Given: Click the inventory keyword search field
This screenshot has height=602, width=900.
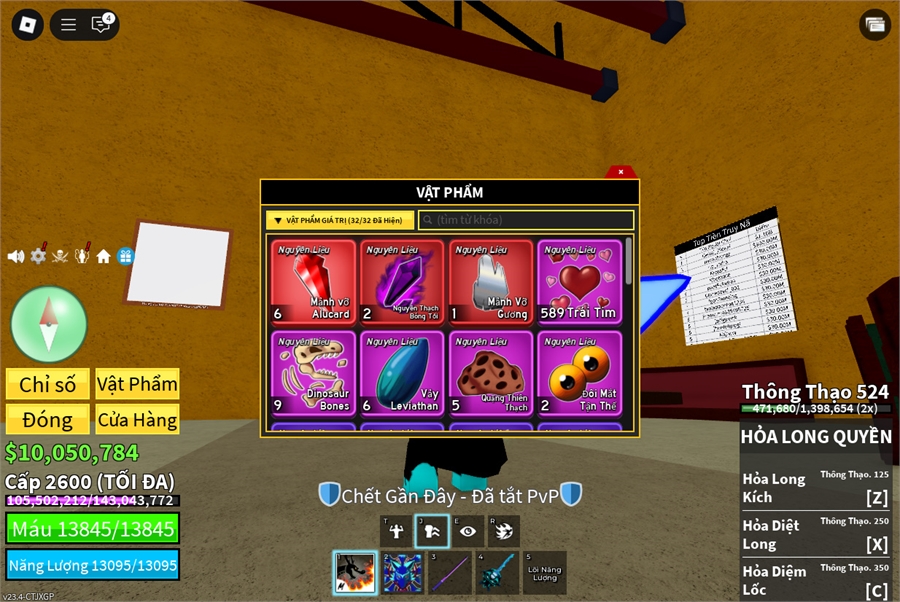Looking at the screenshot, I should click(526, 220).
